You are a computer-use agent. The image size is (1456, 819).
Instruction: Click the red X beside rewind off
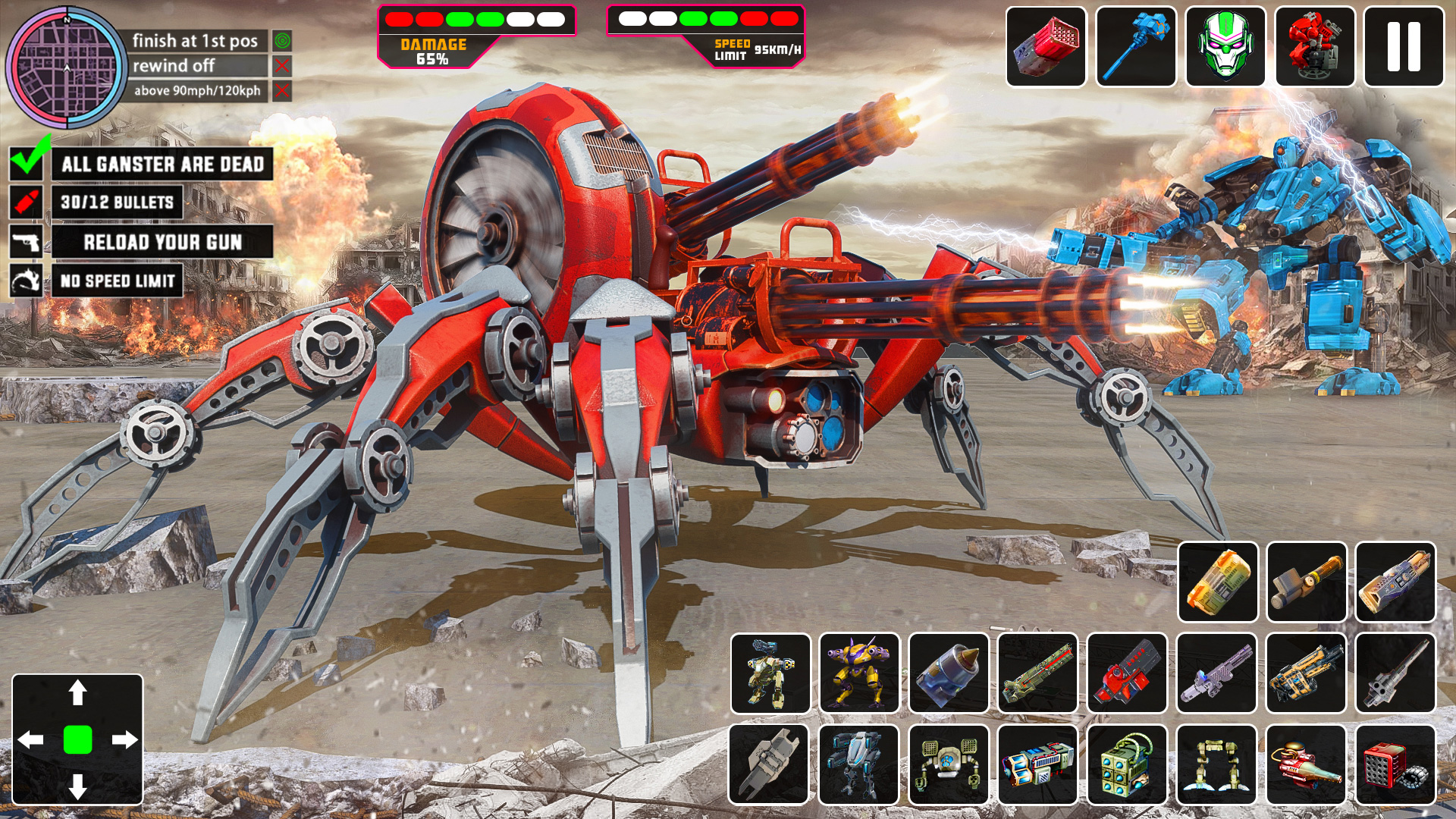click(x=282, y=67)
